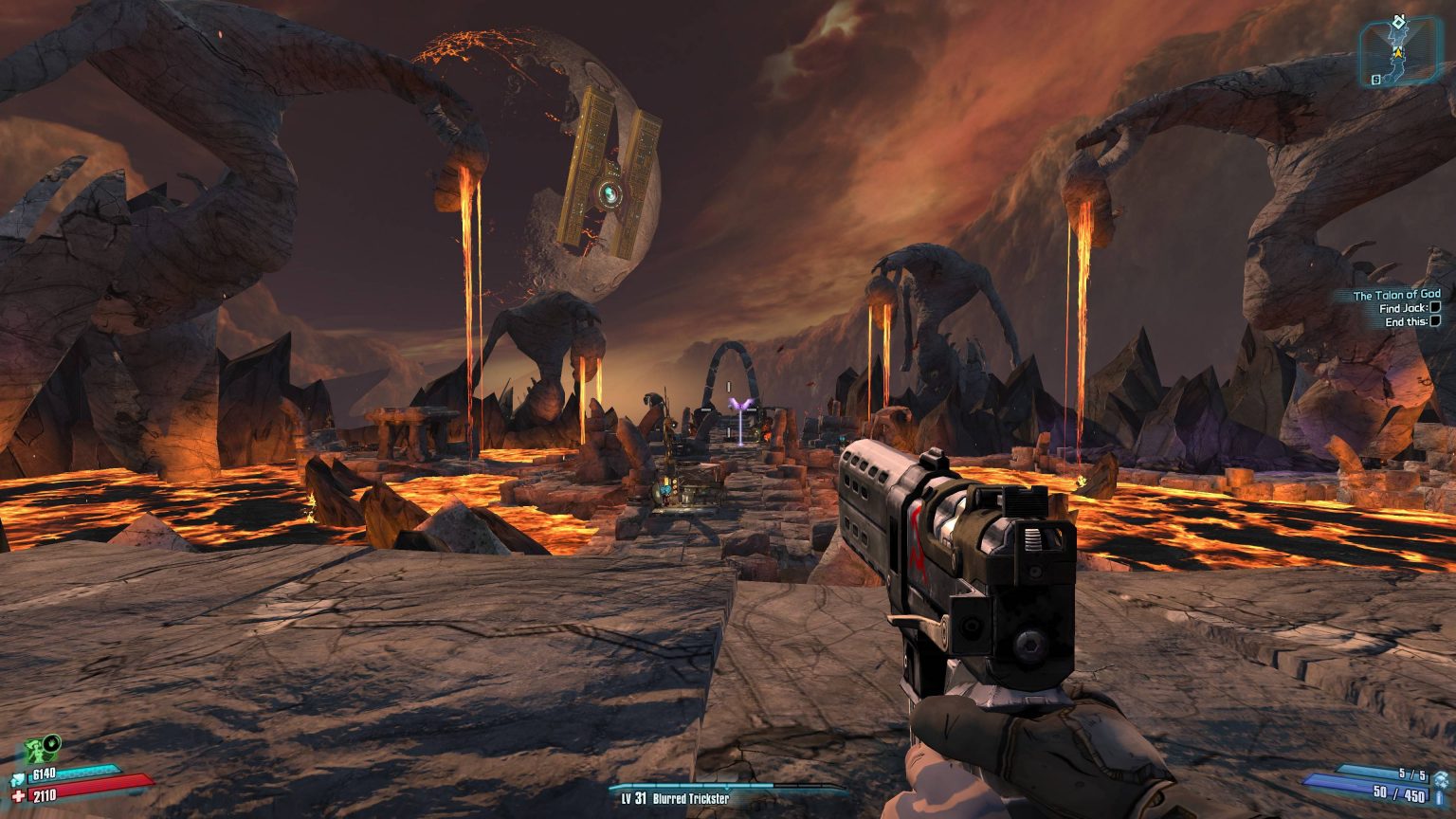Check the End this objective box

[1434, 320]
